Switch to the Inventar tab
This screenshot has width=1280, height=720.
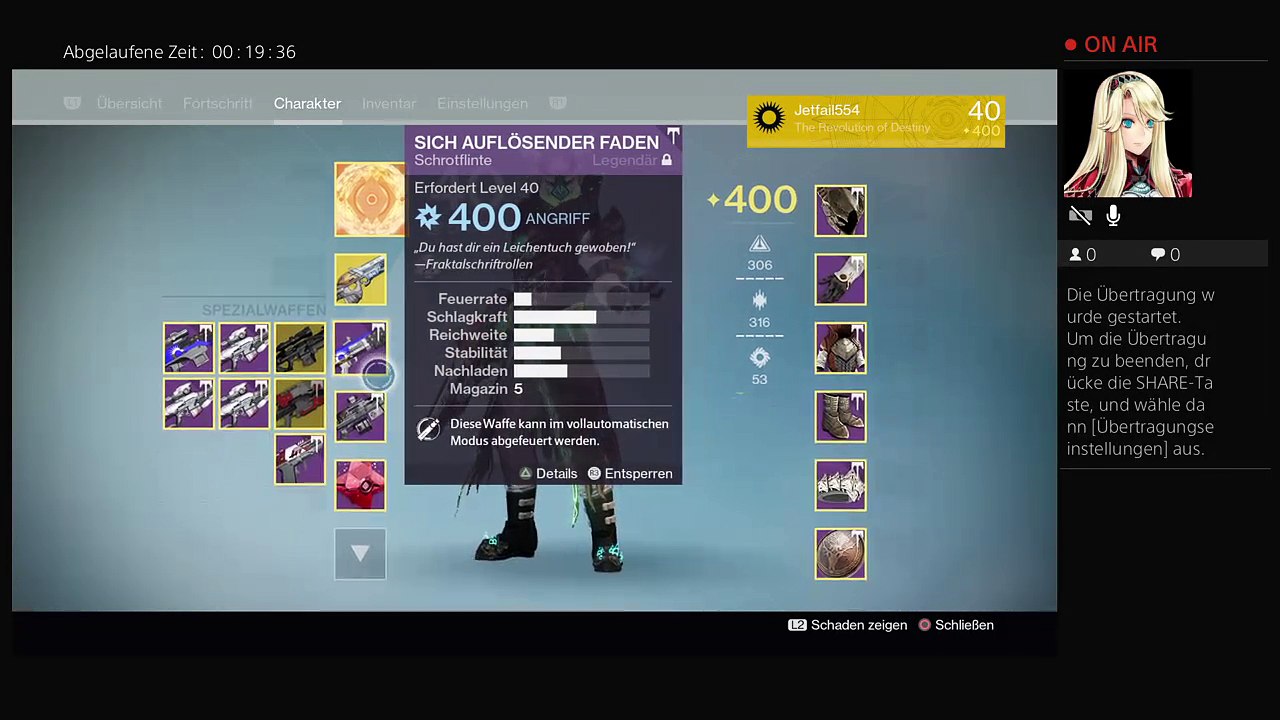[389, 104]
